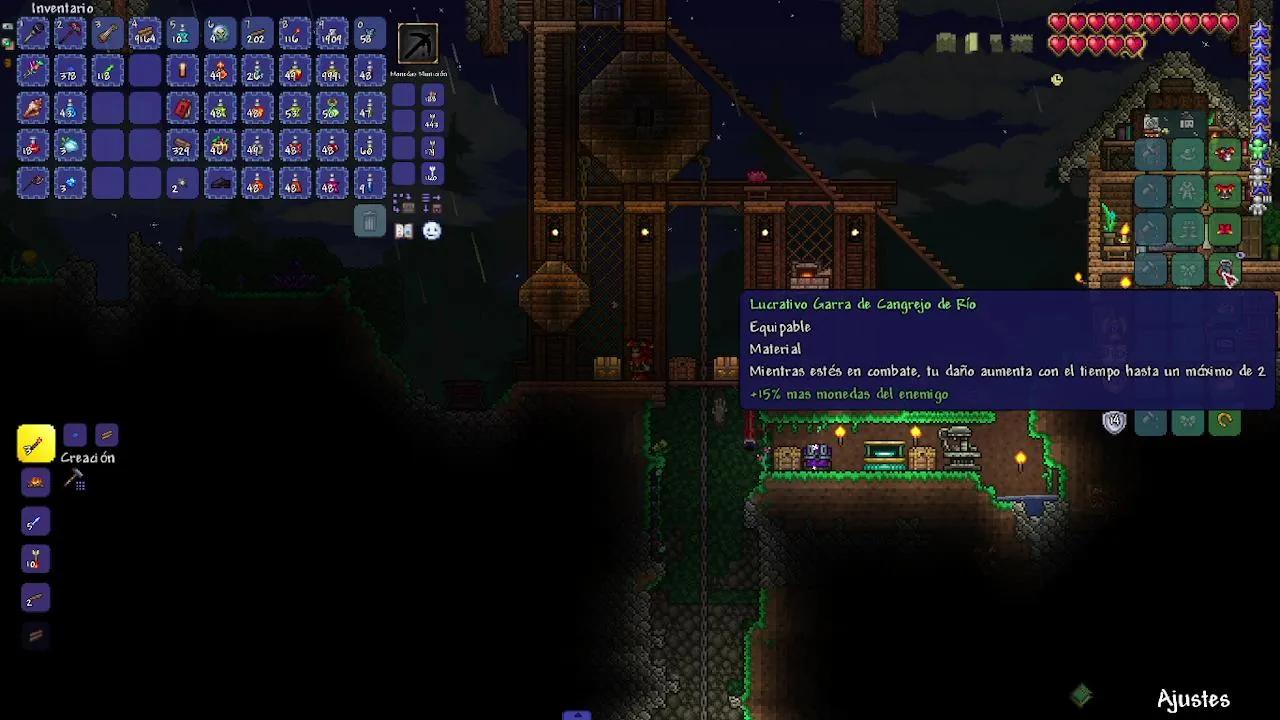
Task: Click the emote face bubble icon
Action: (431, 231)
